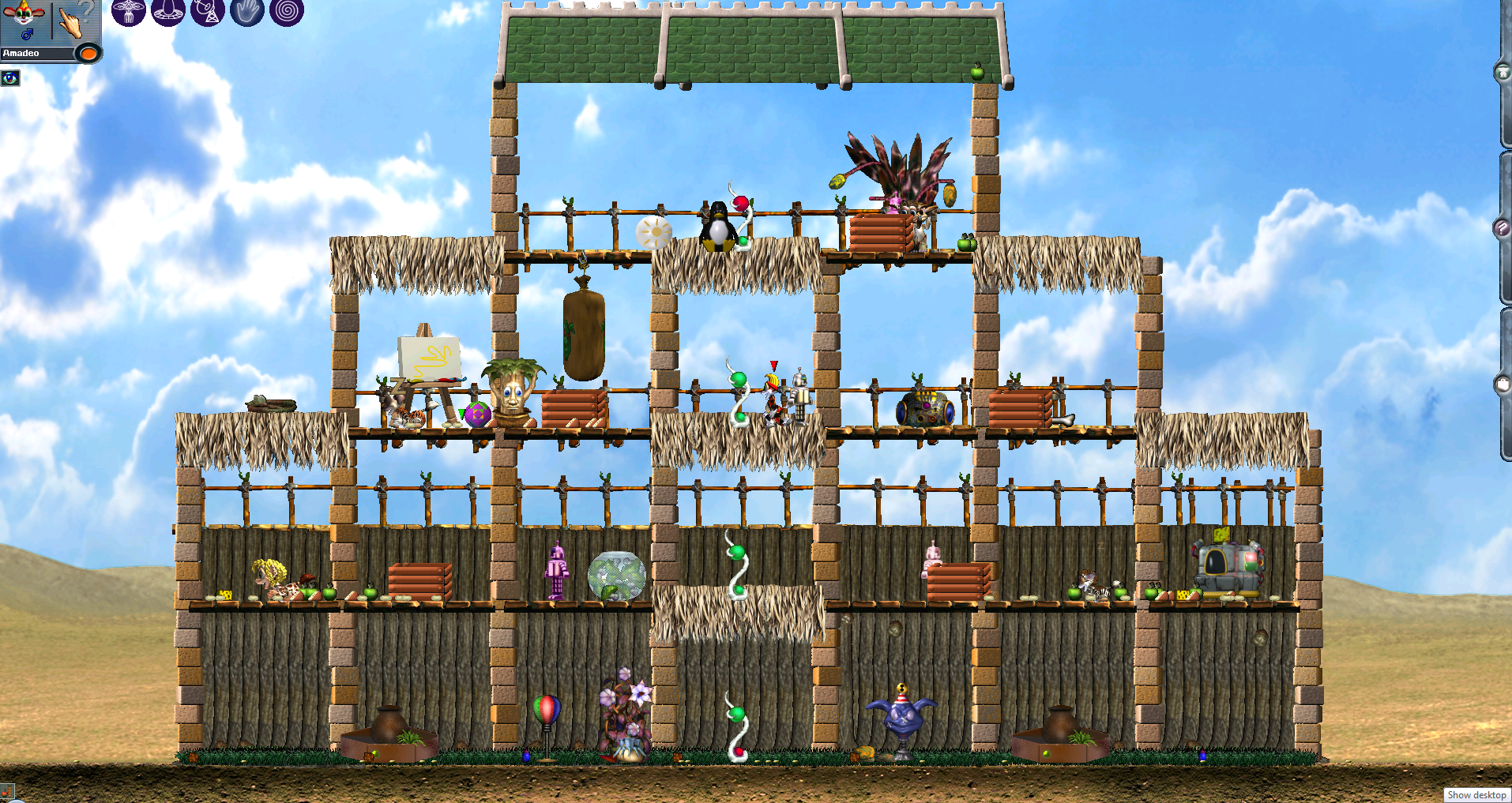Click the question-mark bubble on the right sidebar

tap(1502, 228)
